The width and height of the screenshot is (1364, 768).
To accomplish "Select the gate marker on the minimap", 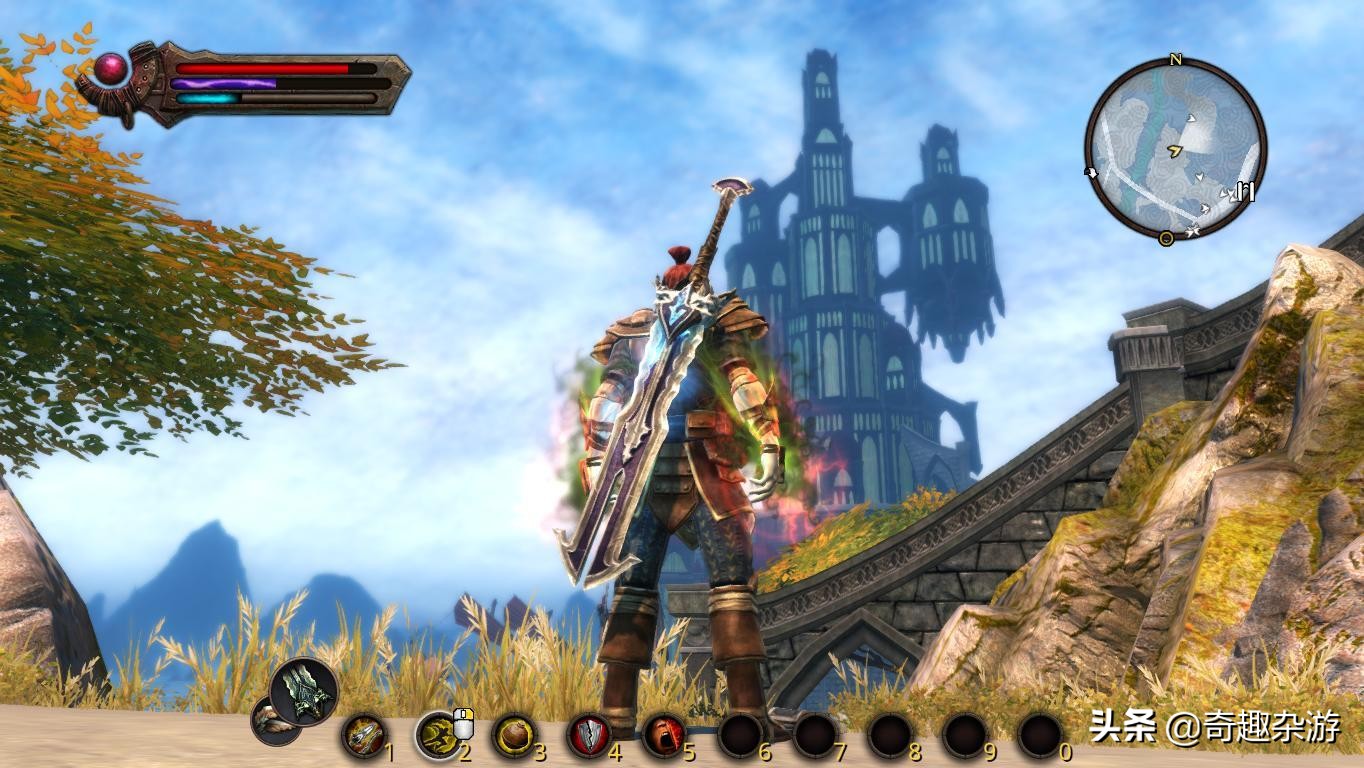I will 1245,190.
